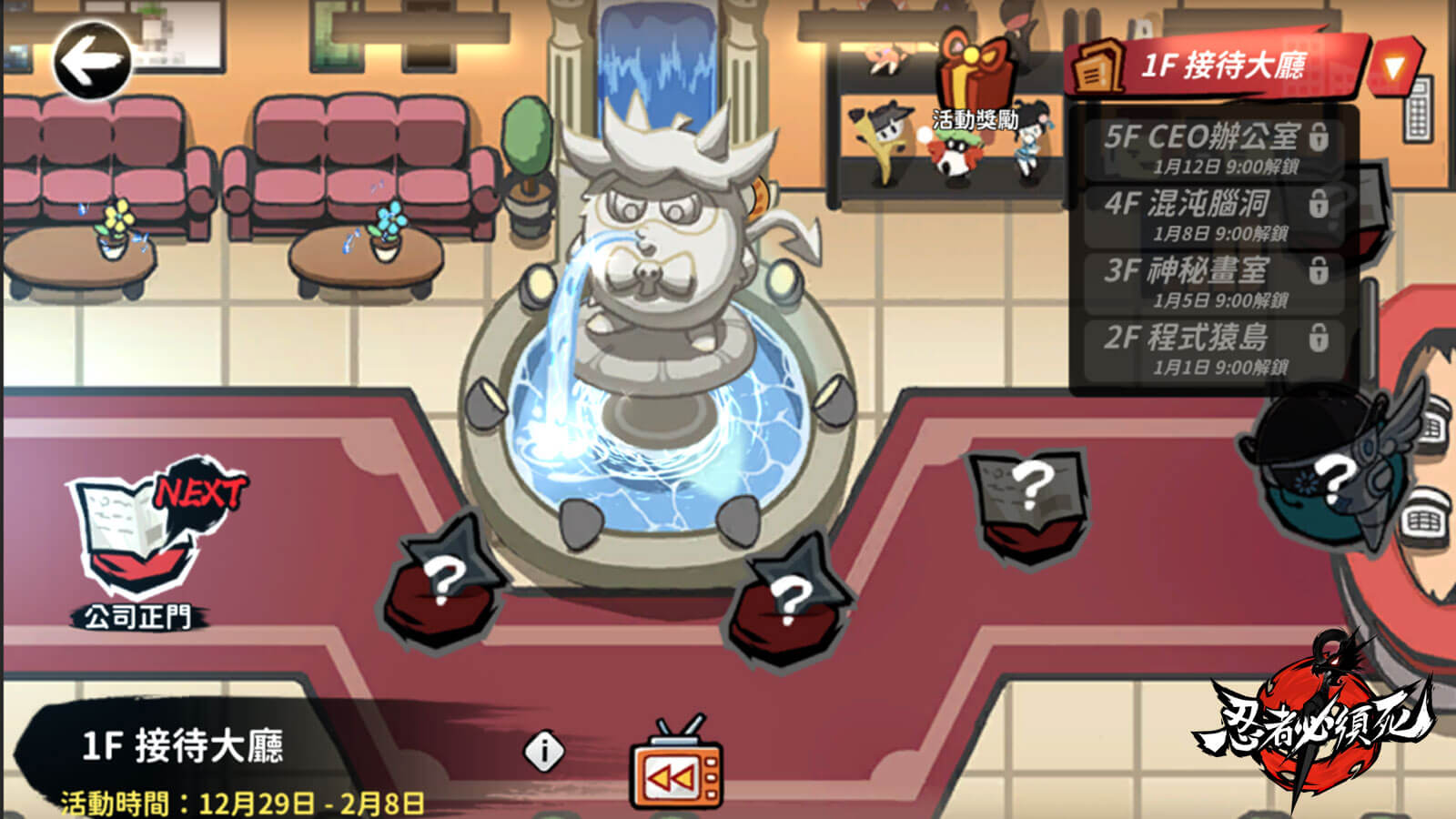The height and width of the screenshot is (819, 1456).
Task: Collapse the 1F 接待大廳 floor dropdown
Action: [1393, 66]
